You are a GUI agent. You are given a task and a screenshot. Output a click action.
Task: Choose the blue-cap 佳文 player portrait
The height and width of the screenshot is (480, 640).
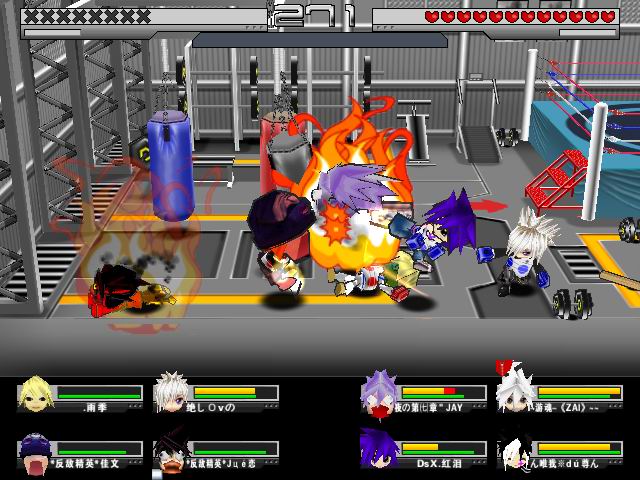pyautogui.click(x=36, y=452)
